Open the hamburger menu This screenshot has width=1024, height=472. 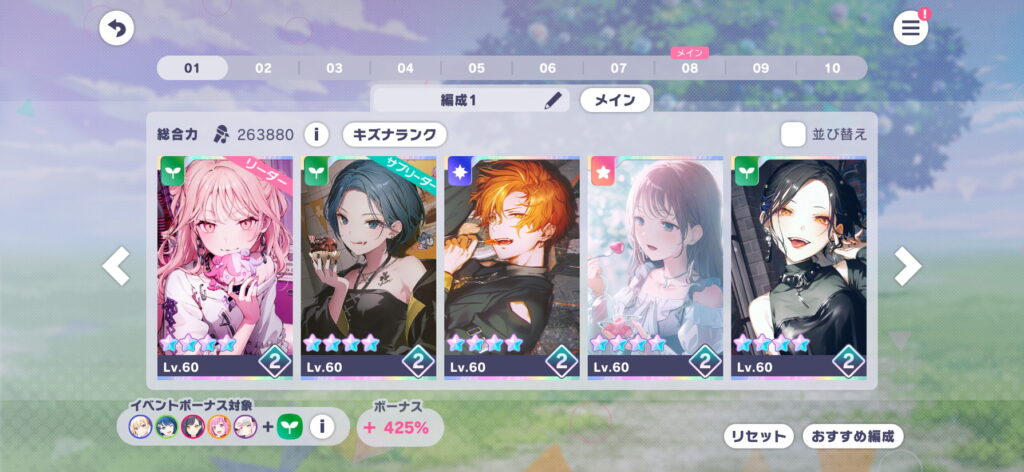point(910,29)
